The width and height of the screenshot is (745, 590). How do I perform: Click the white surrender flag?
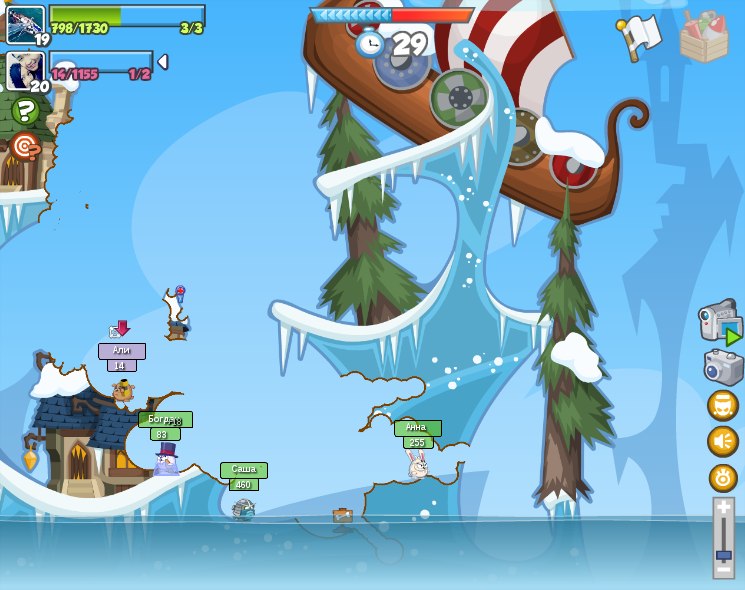tap(640, 37)
